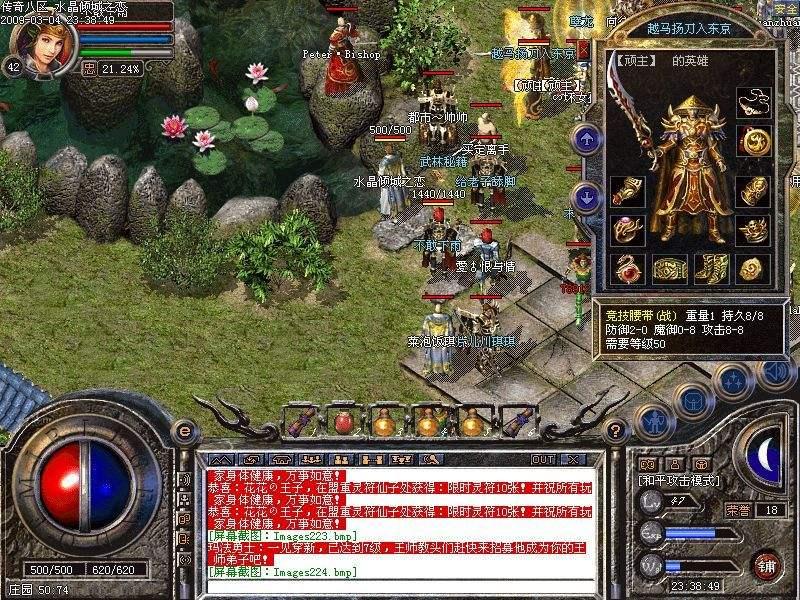Select the necklace equipment slot
The width and height of the screenshot is (800, 600).
pyautogui.click(x=753, y=102)
